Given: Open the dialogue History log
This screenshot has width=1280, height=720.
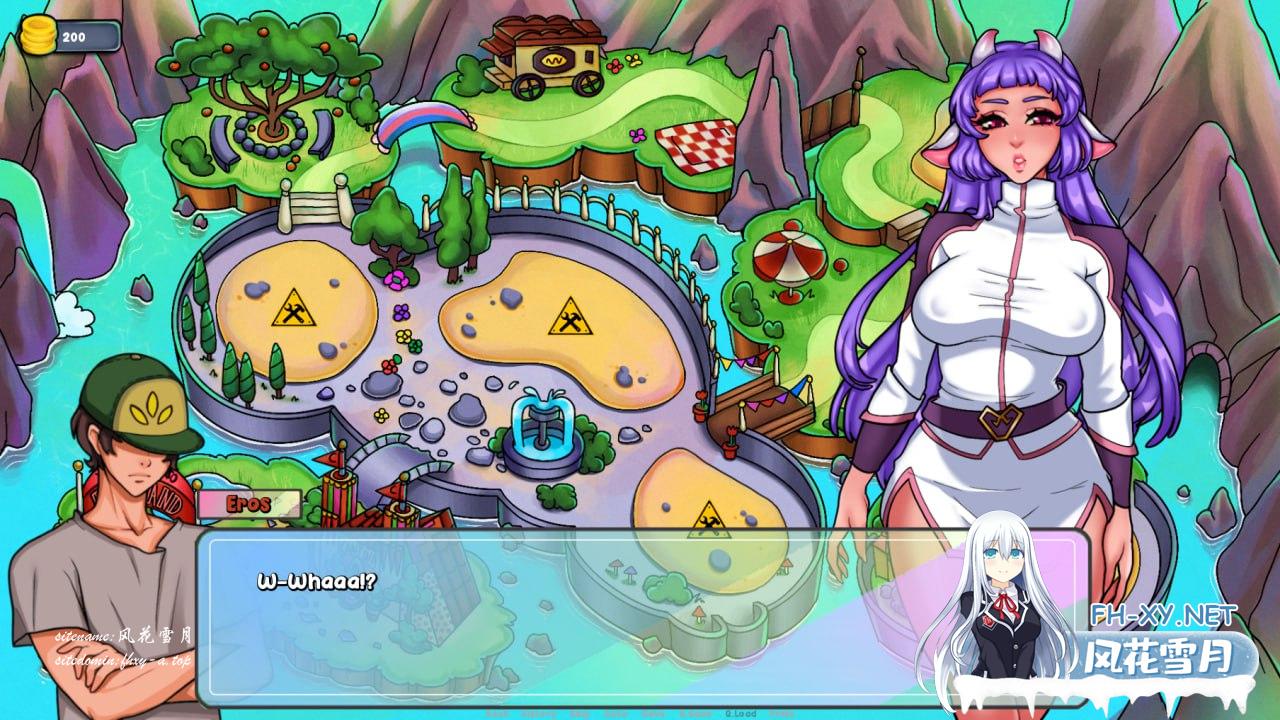Looking at the screenshot, I should click(x=538, y=714).
